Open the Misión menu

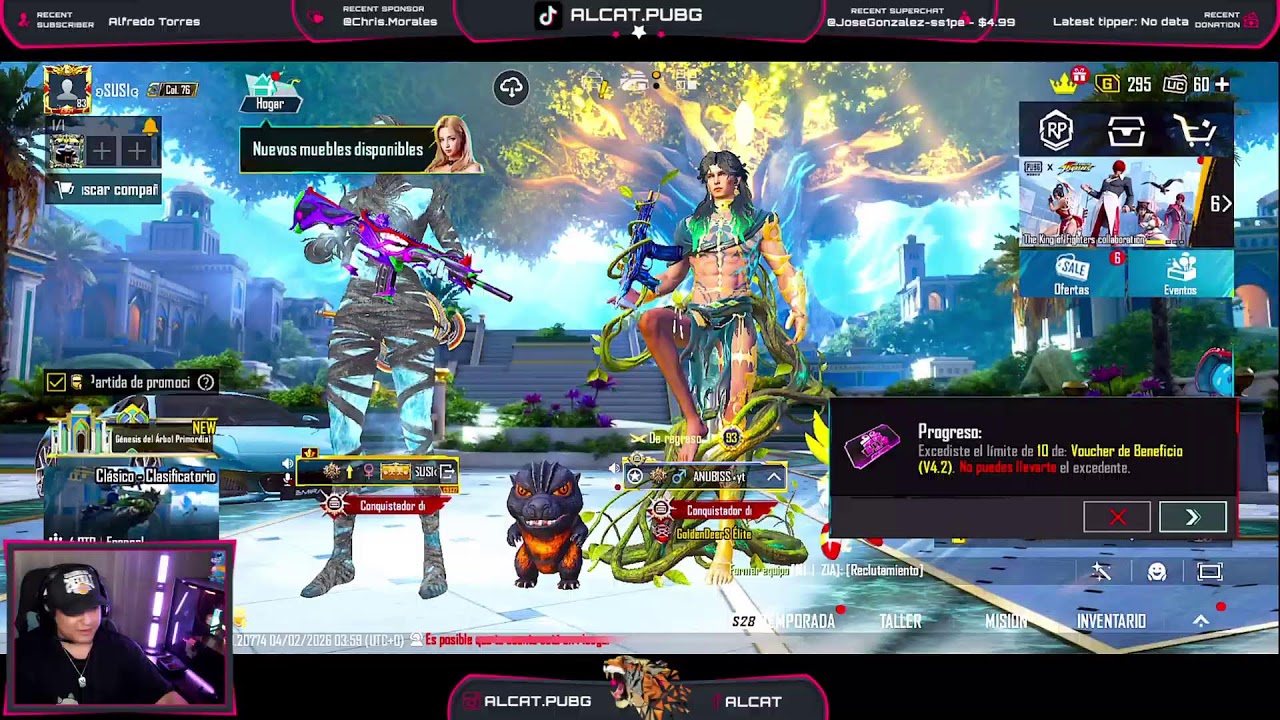1006,621
